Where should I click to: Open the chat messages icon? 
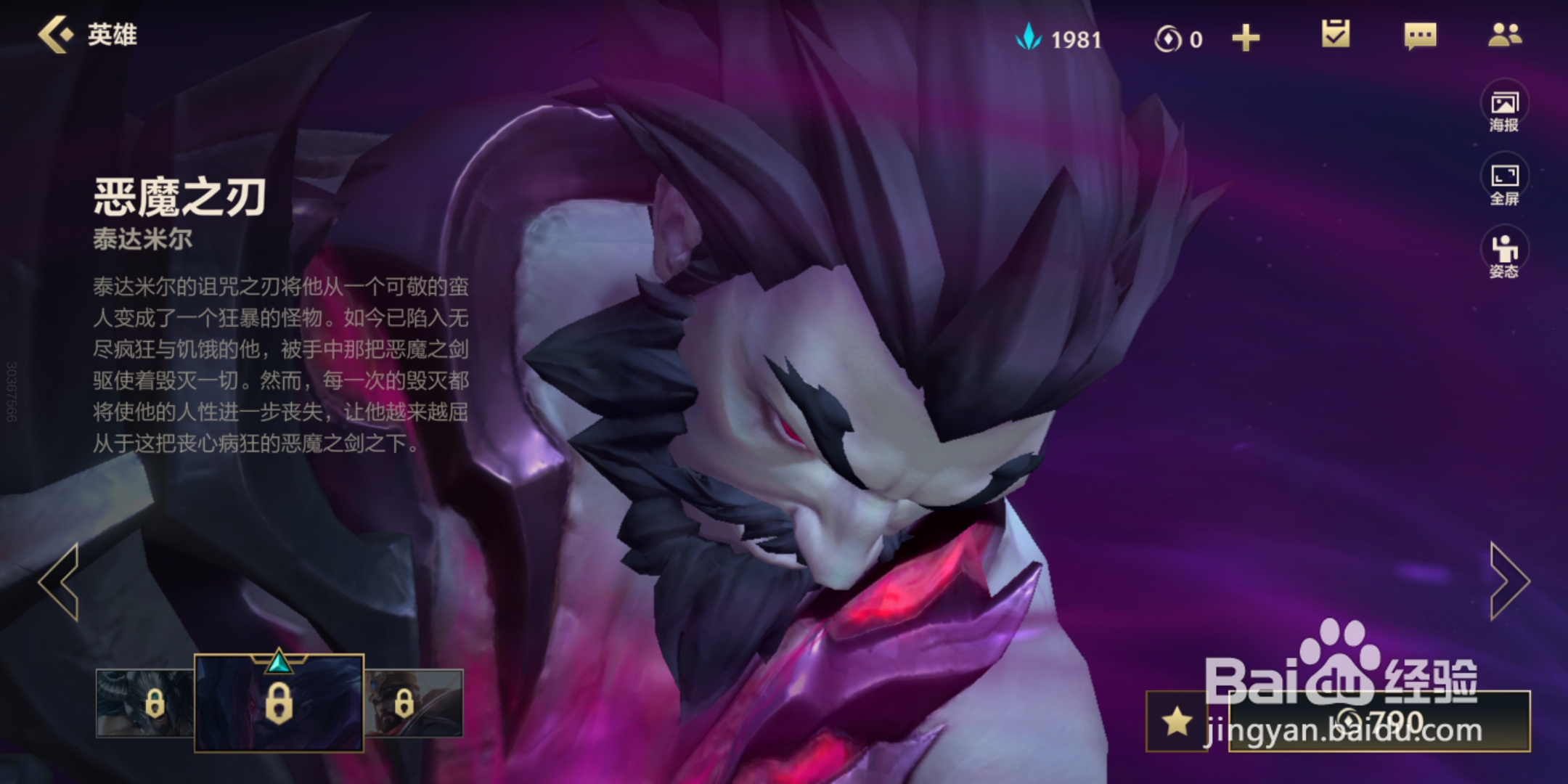coord(1421,38)
